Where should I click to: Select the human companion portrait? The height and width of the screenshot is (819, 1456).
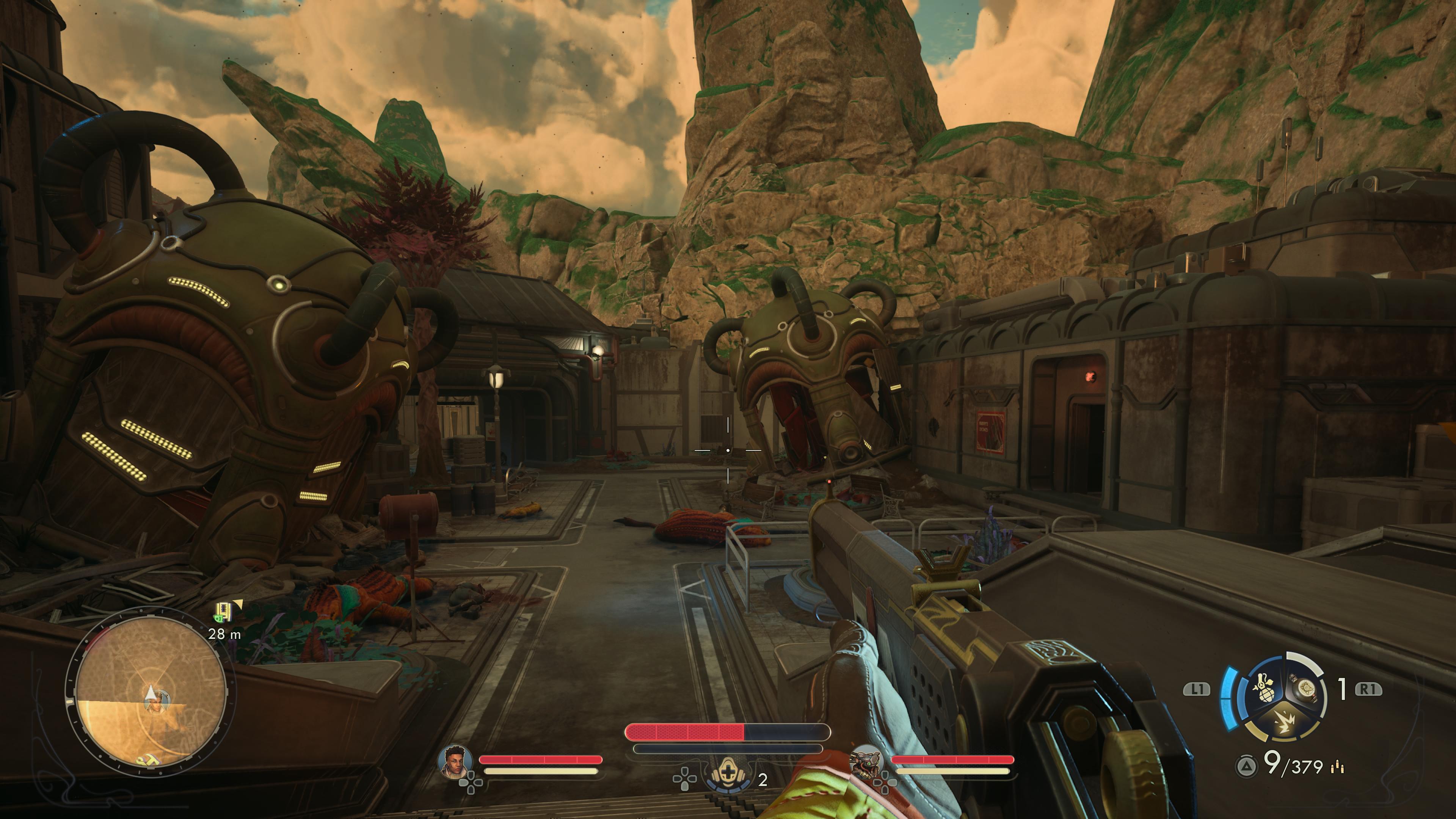point(455,761)
